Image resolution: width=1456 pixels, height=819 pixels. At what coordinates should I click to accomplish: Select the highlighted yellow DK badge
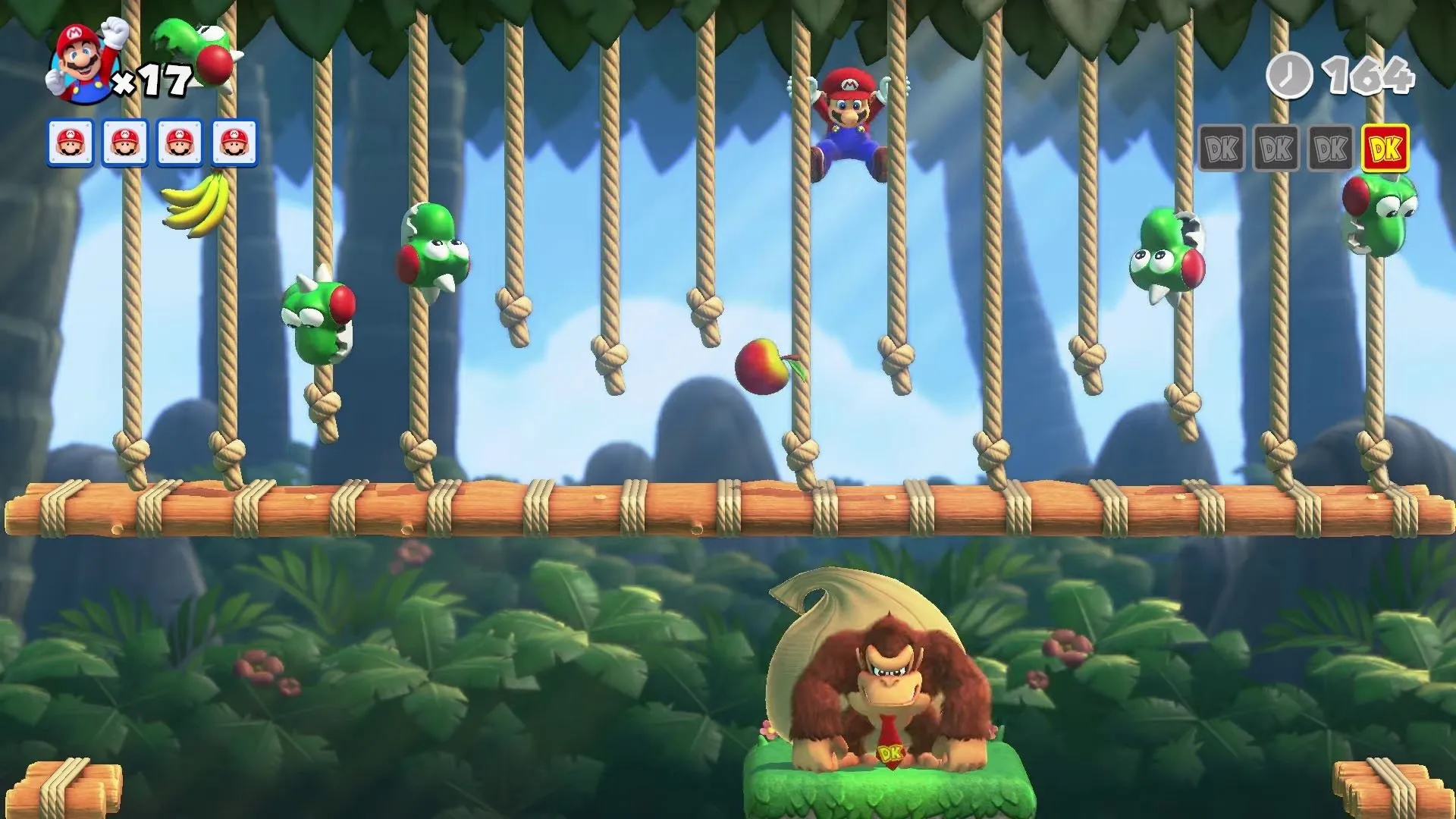1385,149
